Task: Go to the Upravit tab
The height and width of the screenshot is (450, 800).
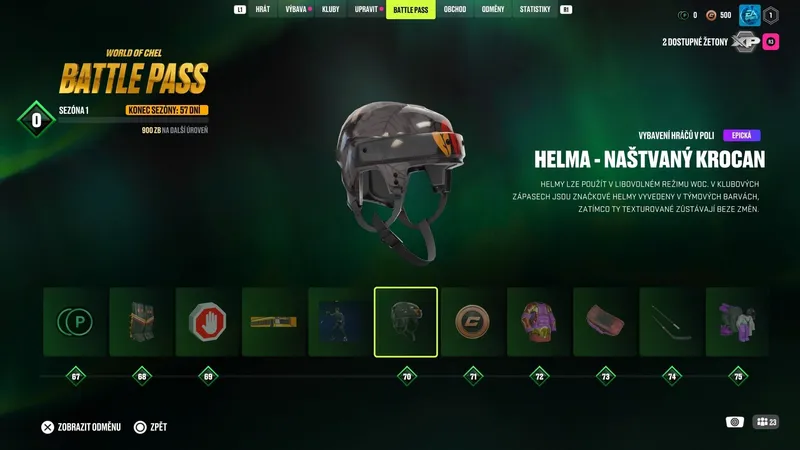Action: 367,10
